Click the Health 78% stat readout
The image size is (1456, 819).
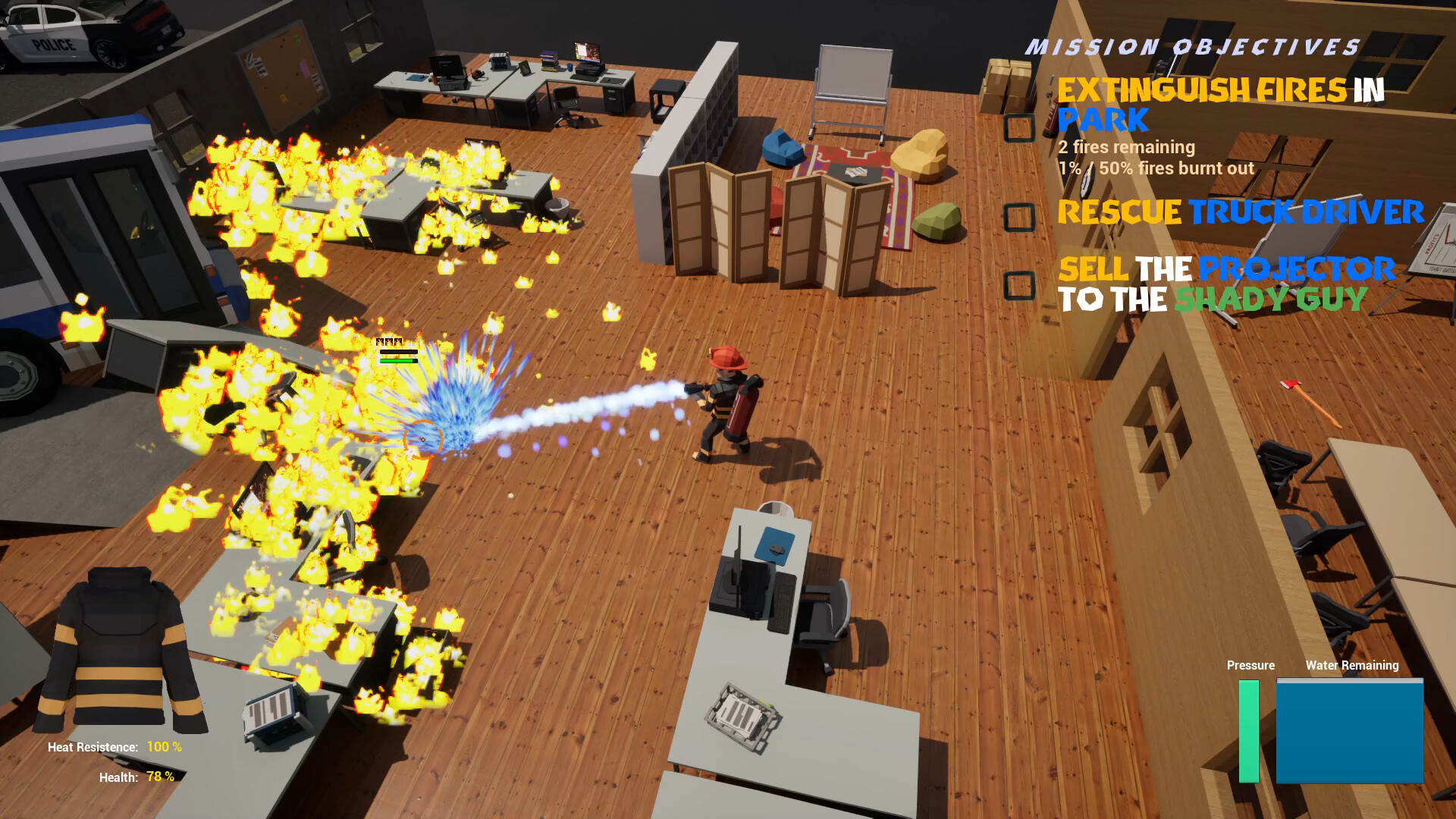coord(136,777)
